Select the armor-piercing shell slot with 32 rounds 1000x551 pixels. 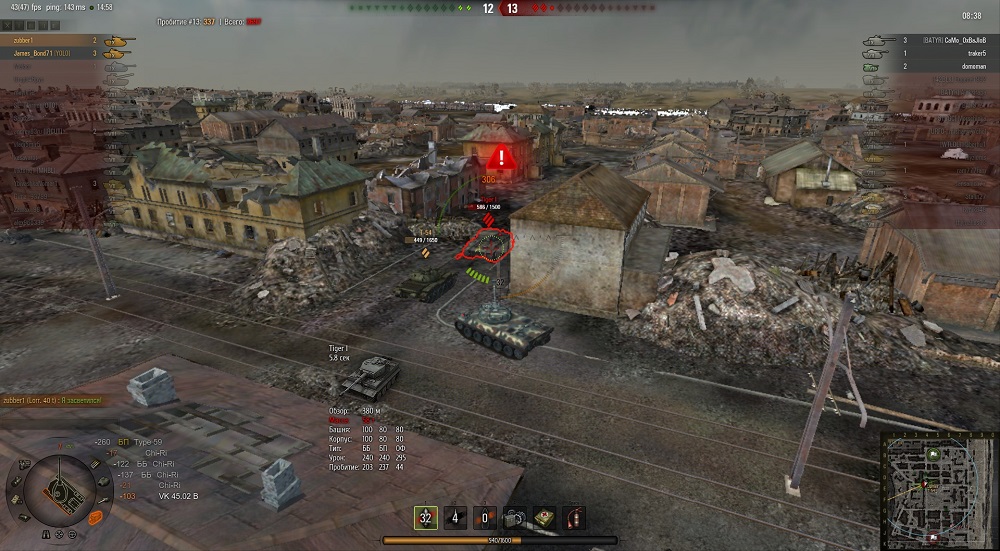[426, 518]
